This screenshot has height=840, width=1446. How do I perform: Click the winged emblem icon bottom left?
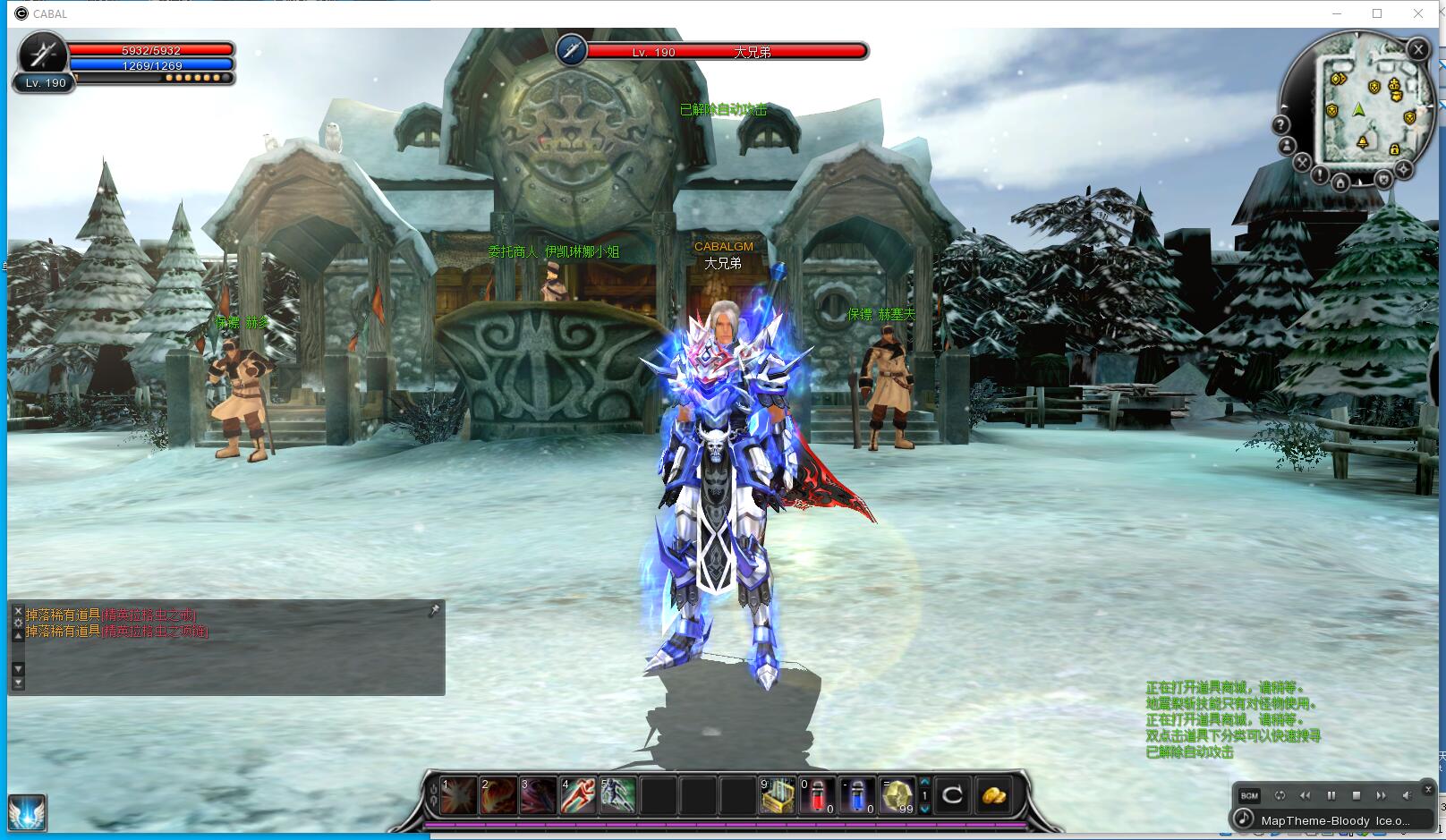[x=27, y=813]
